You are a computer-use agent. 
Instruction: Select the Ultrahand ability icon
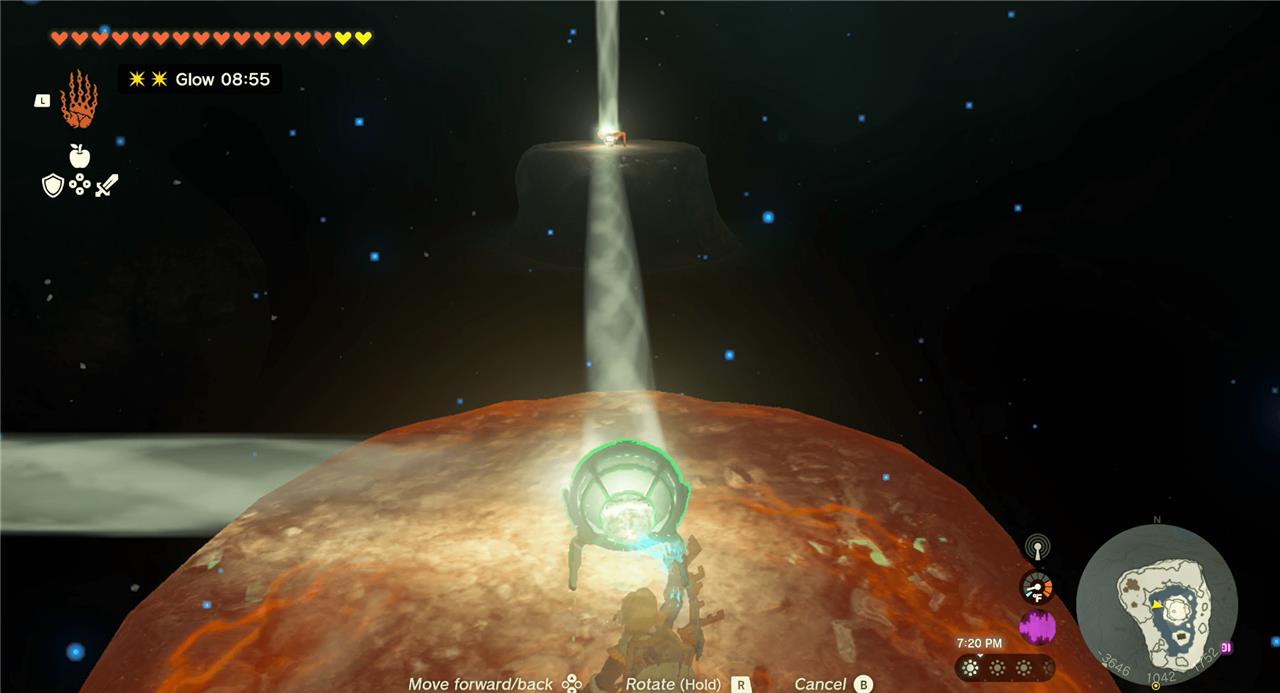point(78,99)
